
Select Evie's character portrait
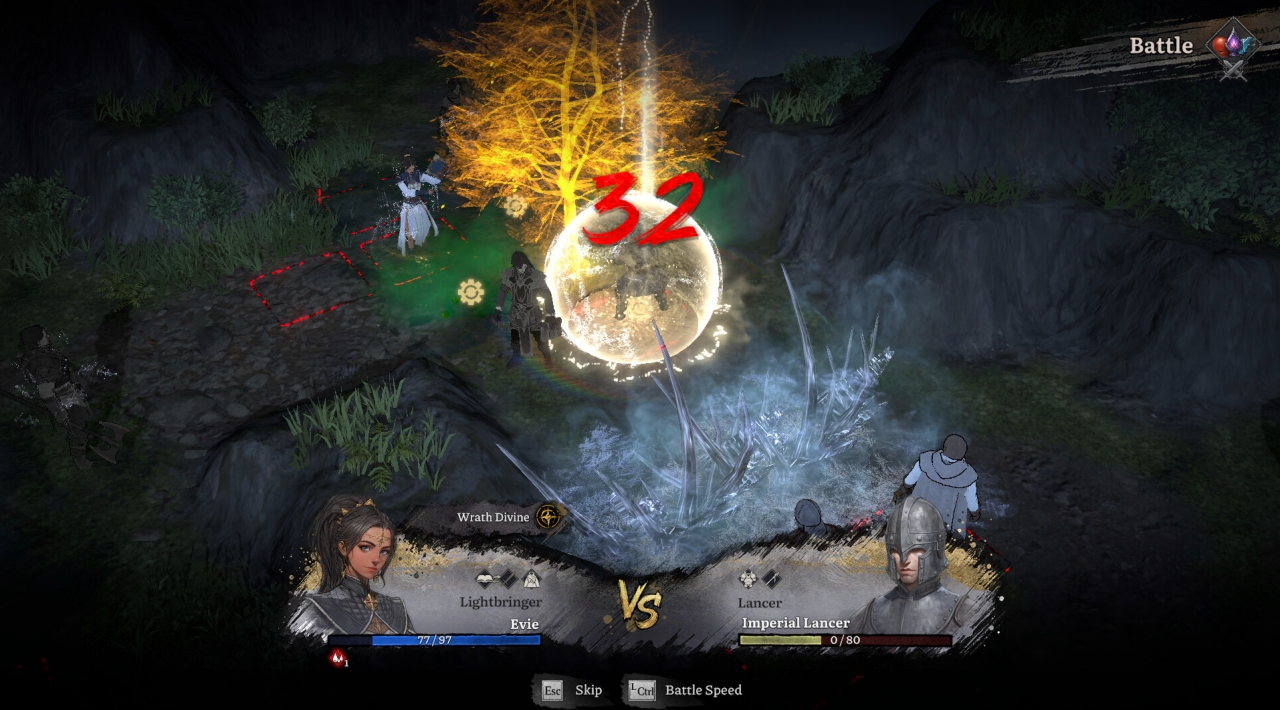pyautogui.click(x=353, y=570)
